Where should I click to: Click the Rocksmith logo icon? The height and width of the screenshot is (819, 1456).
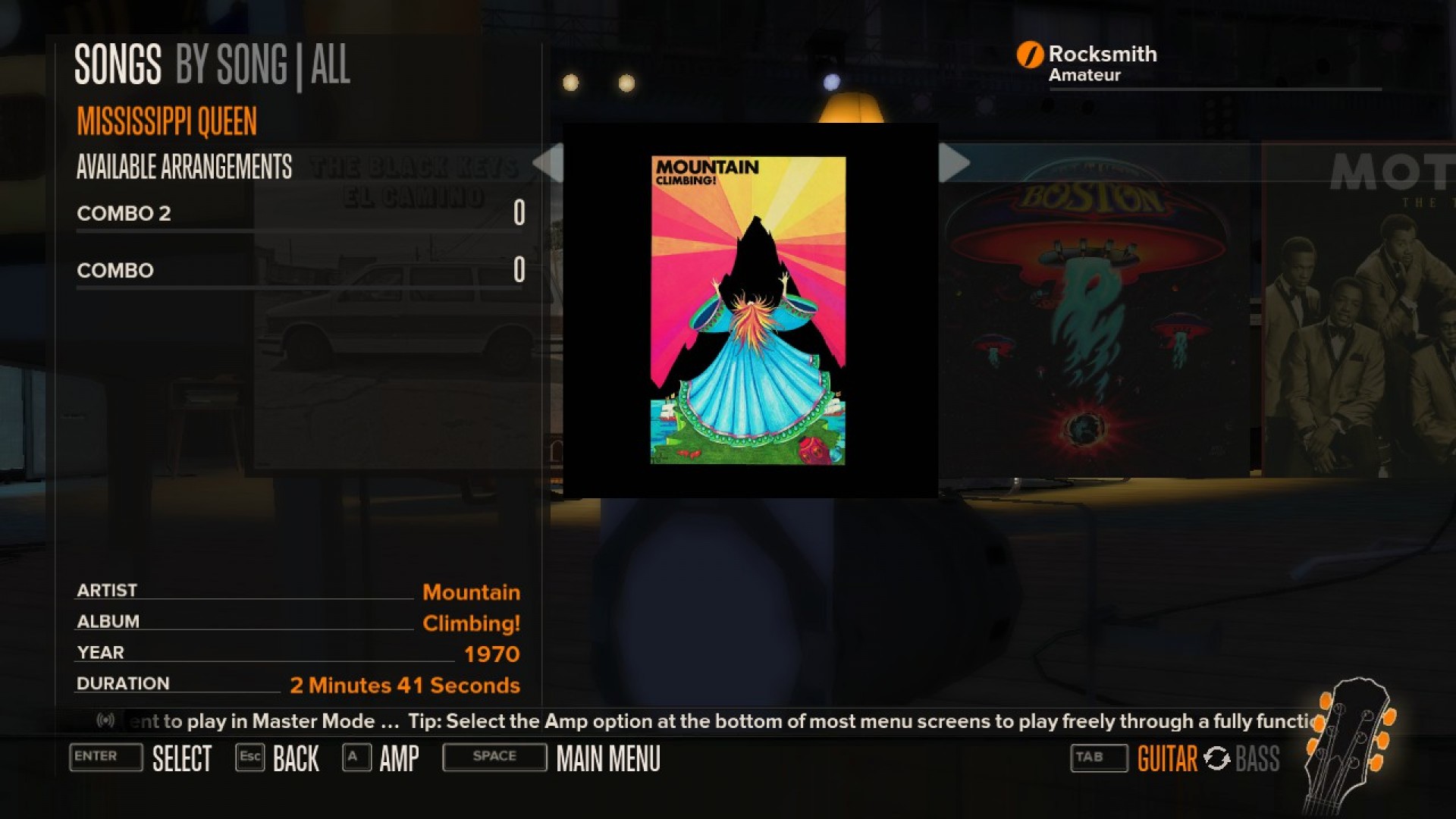click(x=1029, y=54)
